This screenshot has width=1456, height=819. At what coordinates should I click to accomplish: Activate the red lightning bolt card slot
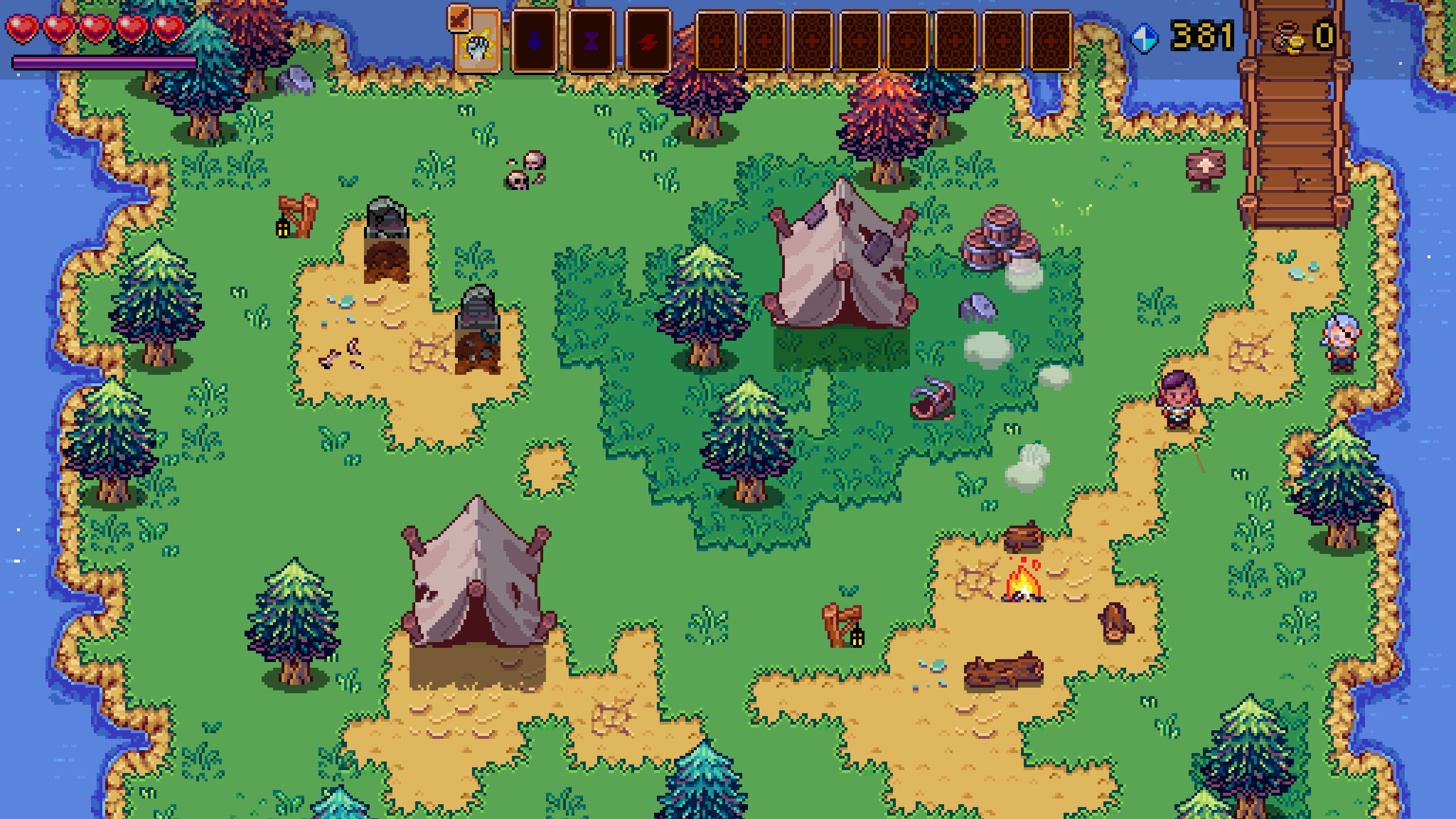coord(648,41)
